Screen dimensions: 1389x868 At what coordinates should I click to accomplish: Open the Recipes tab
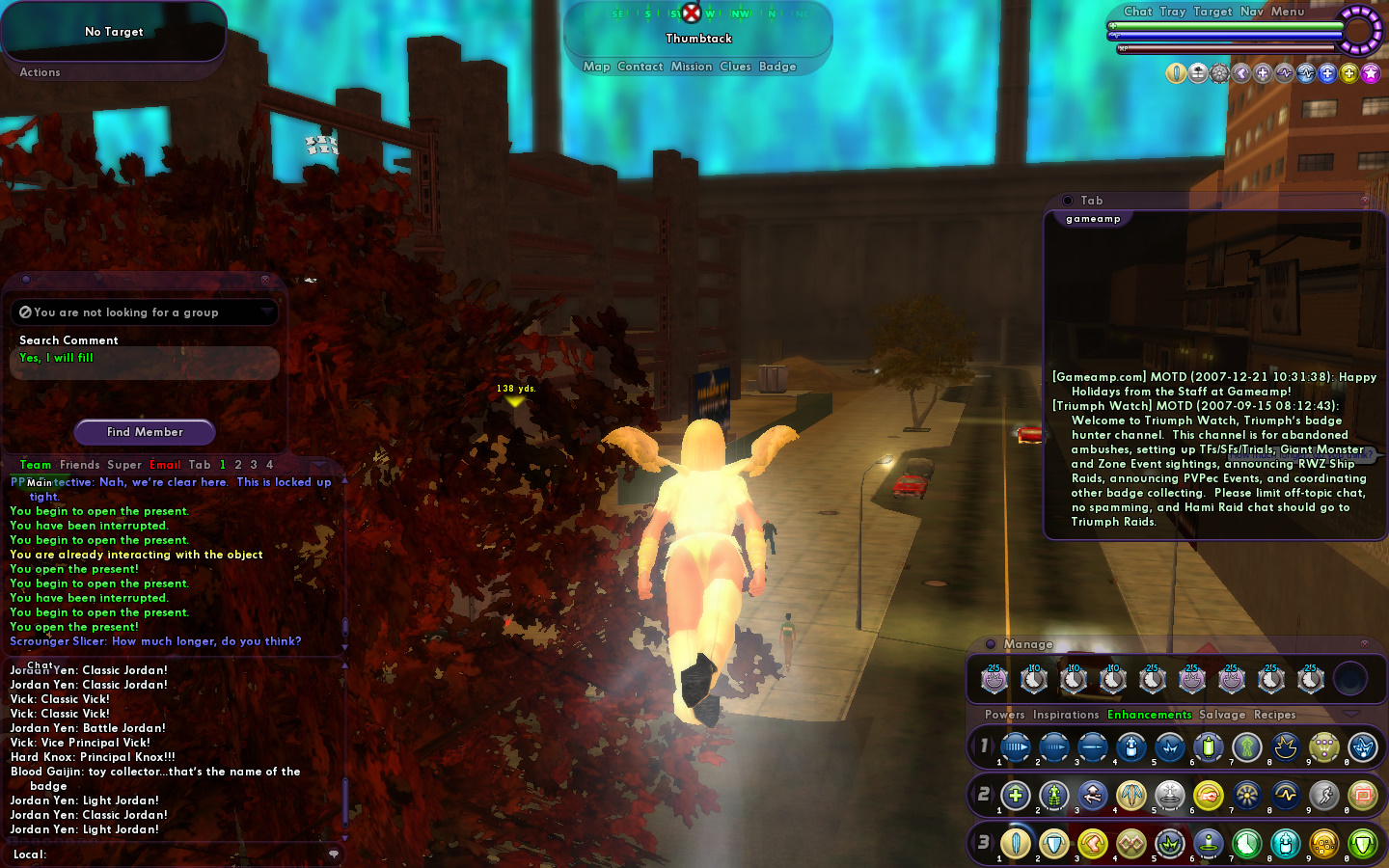tap(1274, 715)
